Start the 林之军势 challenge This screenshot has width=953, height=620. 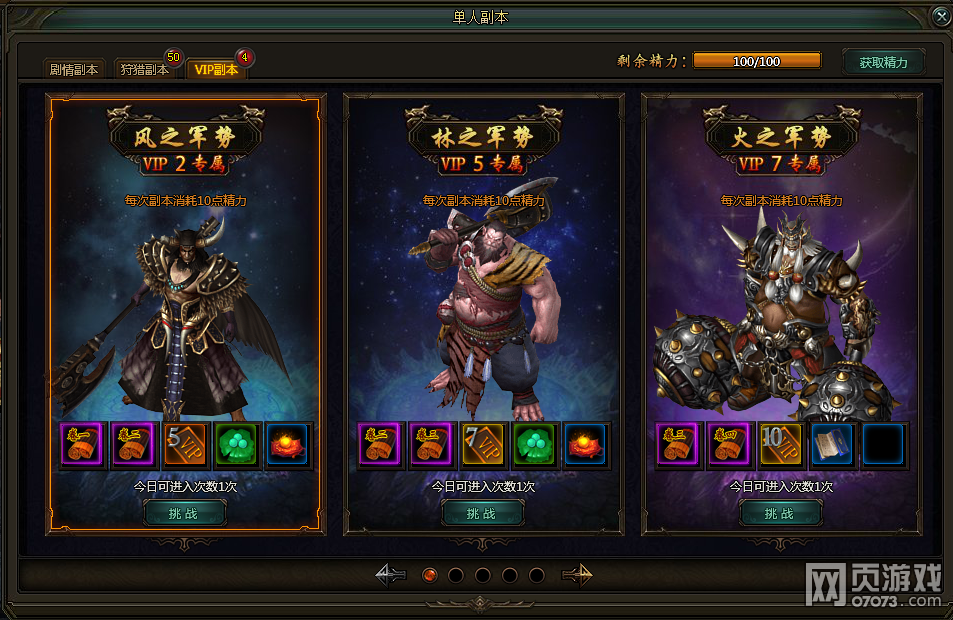click(x=483, y=513)
